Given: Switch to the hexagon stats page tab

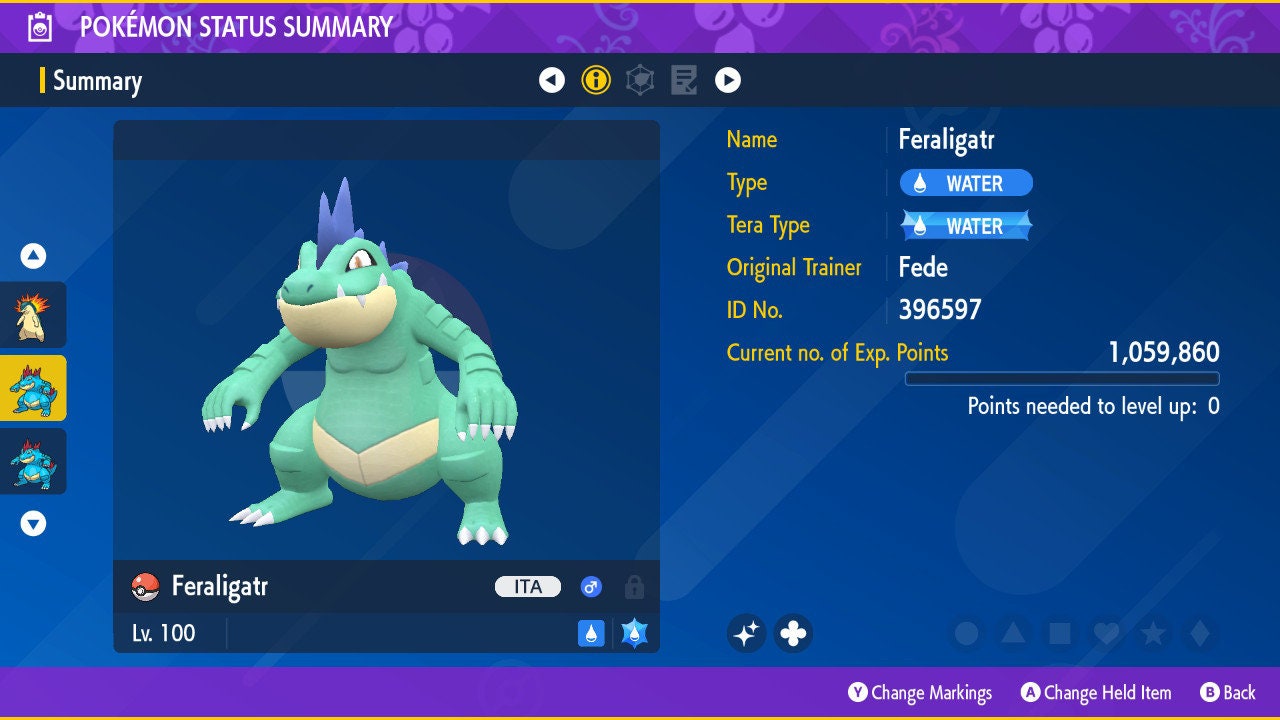Looking at the screenshot, I should click(x=640, y=80).
